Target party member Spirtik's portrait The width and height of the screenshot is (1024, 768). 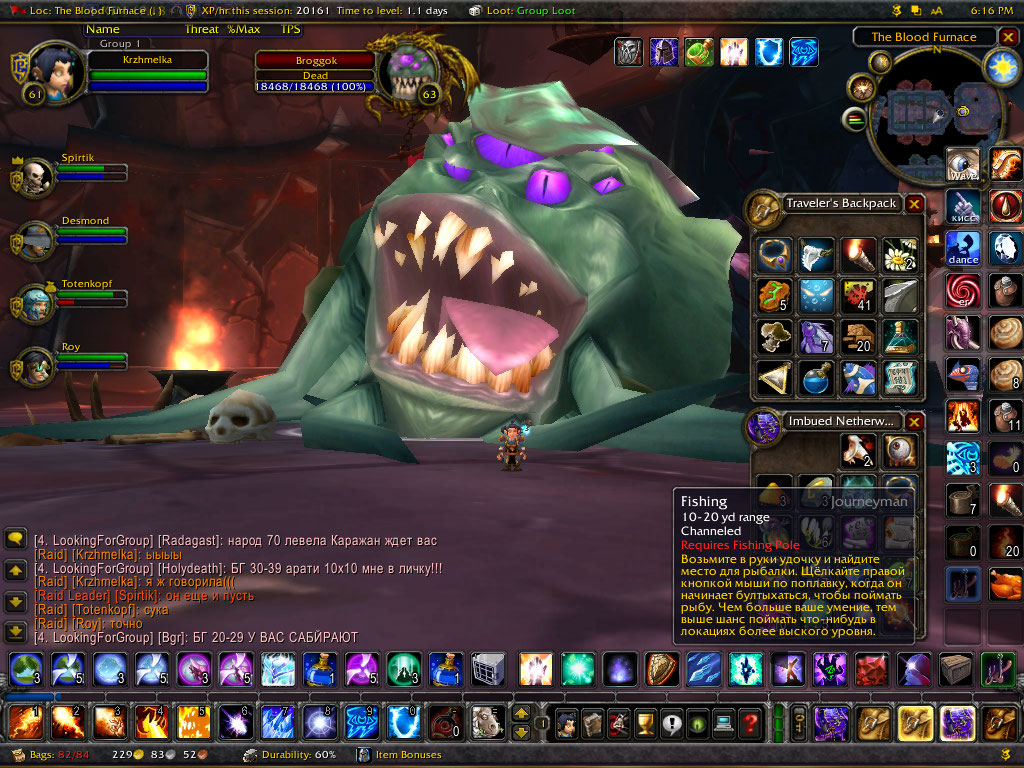tap(37, 176)
